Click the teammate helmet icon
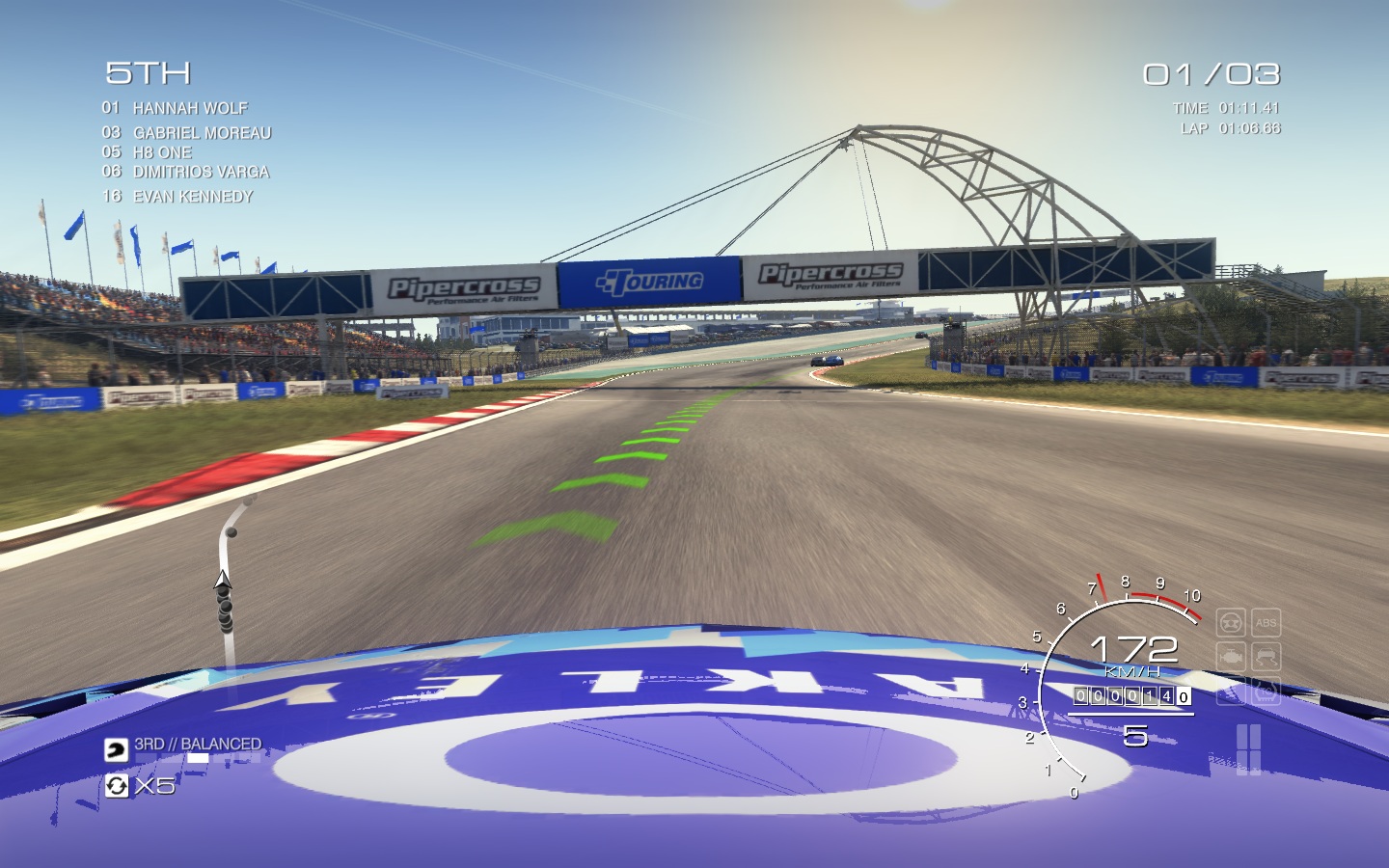This screenshot has width=1389, height=868. 116,748
